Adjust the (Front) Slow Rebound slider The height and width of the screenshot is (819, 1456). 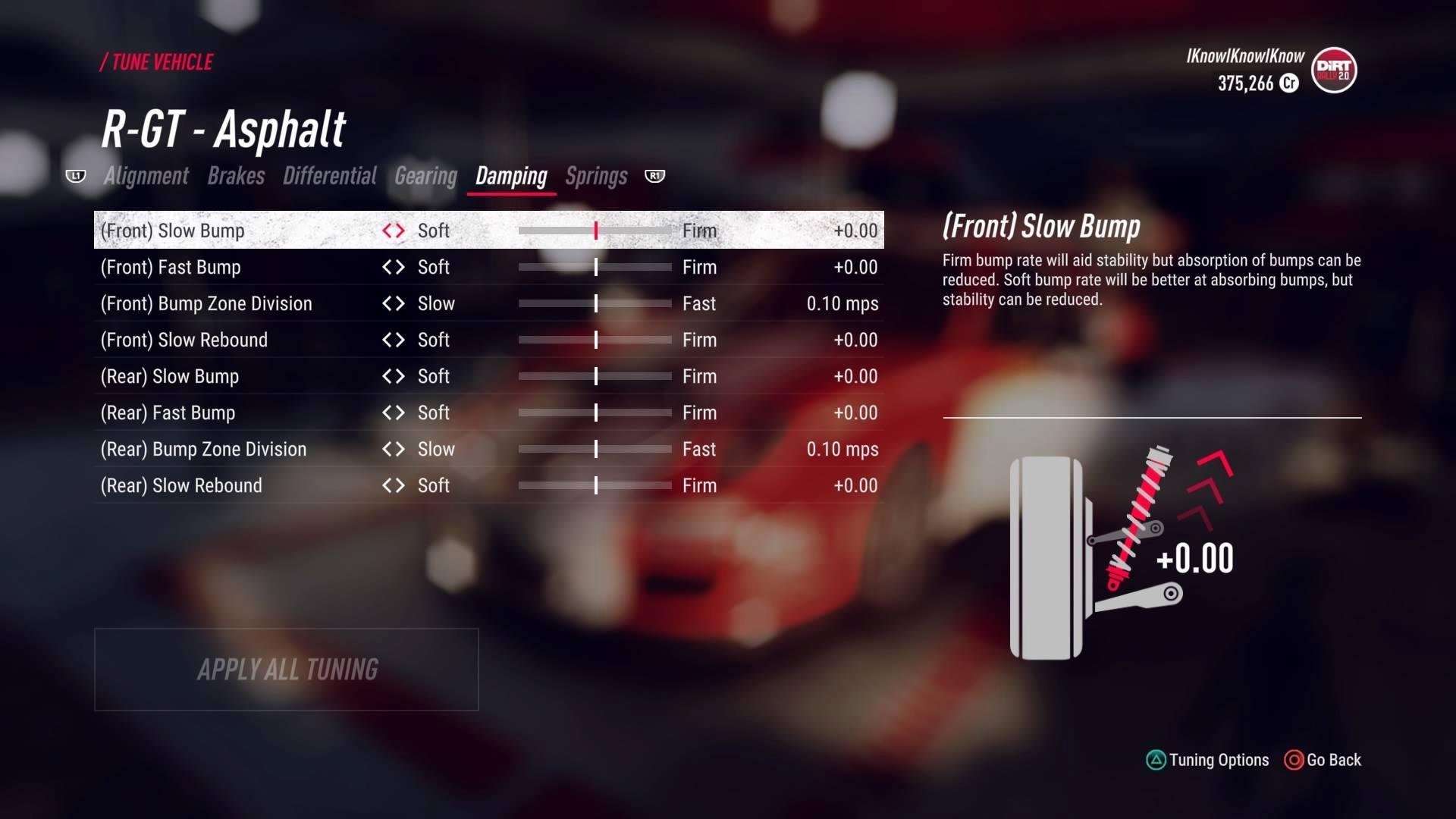[x=596, y=340]
